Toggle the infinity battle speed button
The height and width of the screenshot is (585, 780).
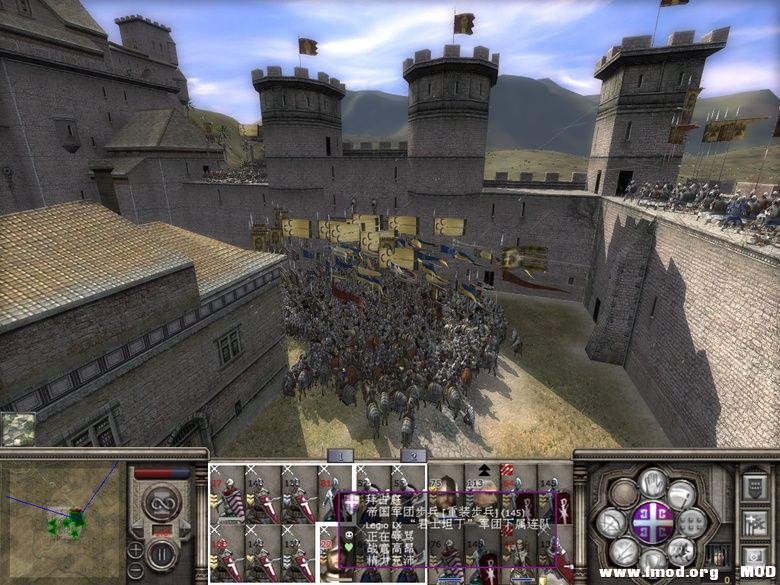point(162,503)
